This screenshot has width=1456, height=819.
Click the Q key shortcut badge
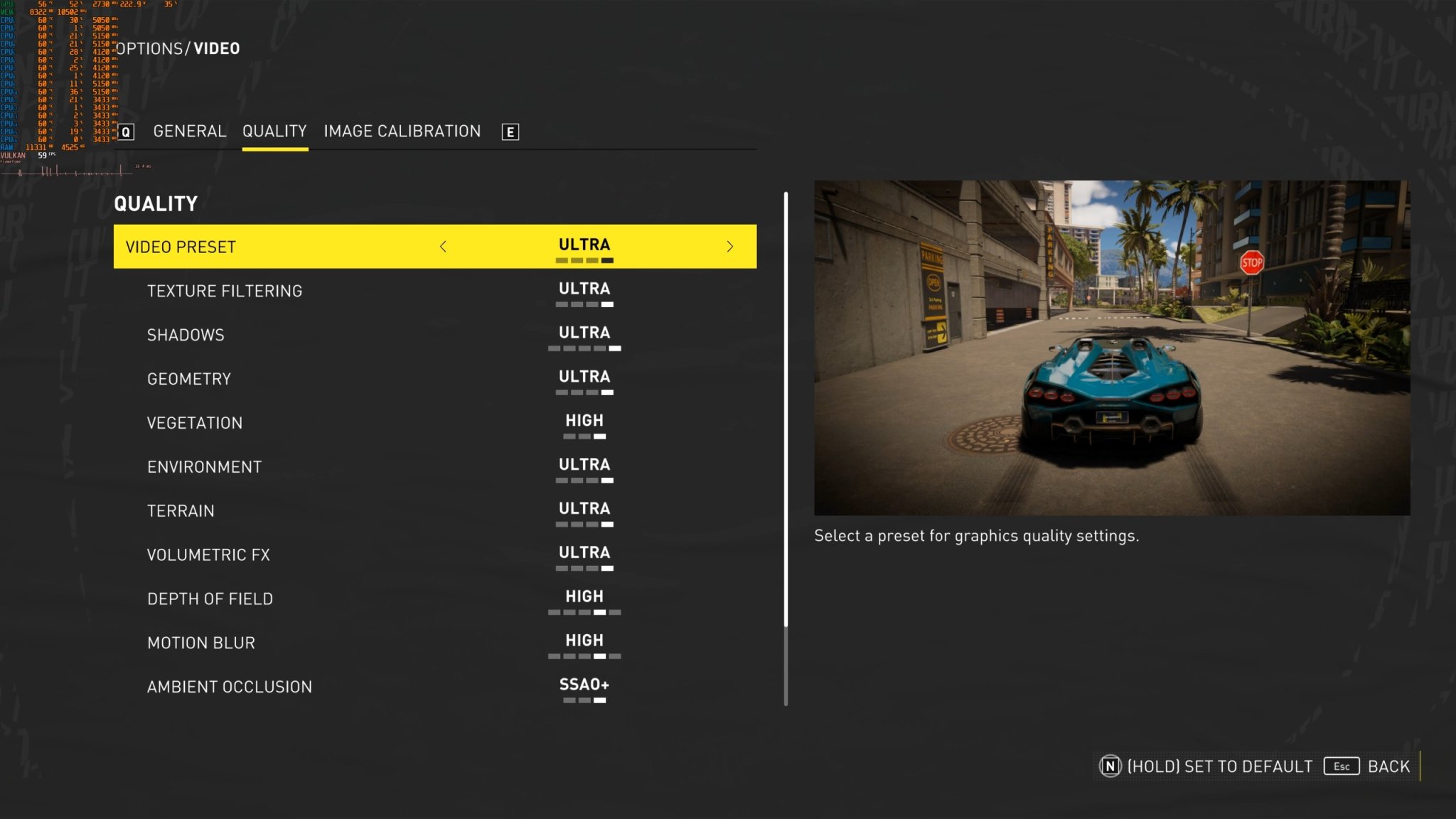(x=127, y=132)
